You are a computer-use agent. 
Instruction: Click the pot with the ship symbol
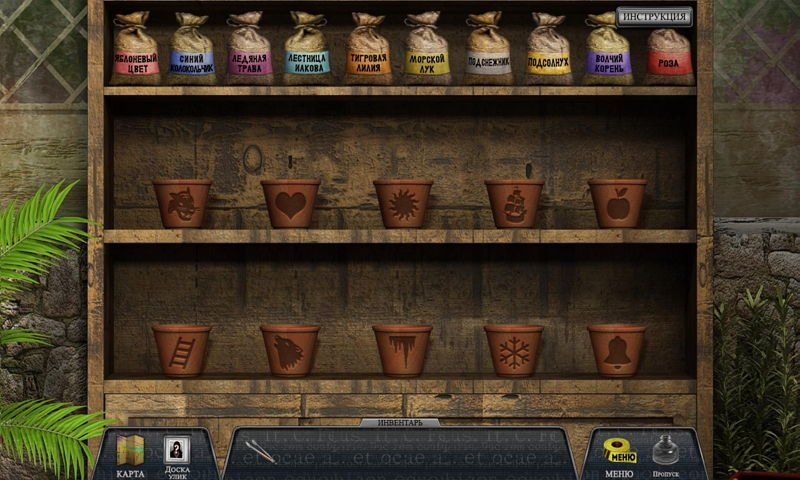coord(514,203)
